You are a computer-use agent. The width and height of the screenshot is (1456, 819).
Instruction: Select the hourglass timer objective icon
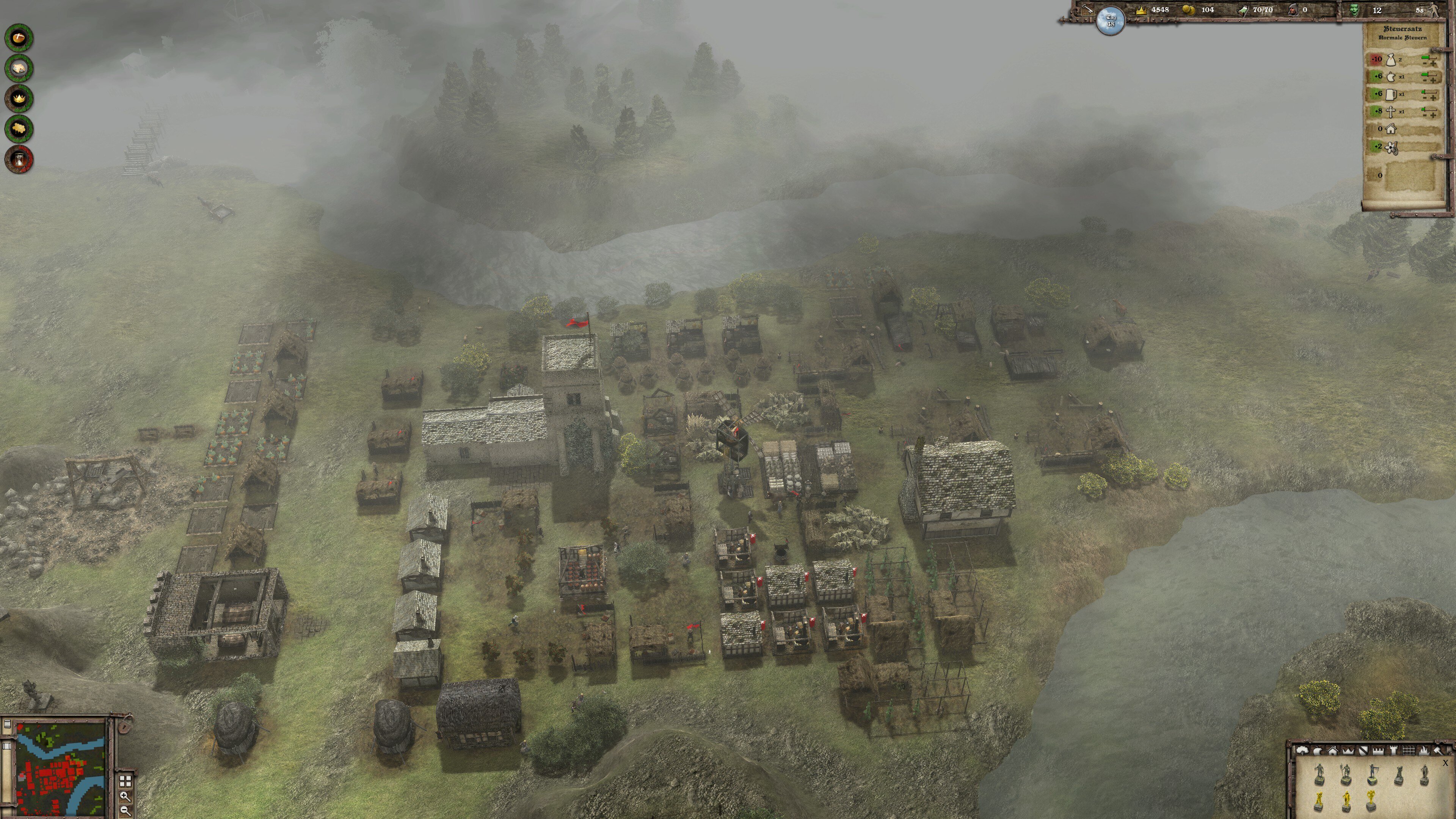point(19,159)
